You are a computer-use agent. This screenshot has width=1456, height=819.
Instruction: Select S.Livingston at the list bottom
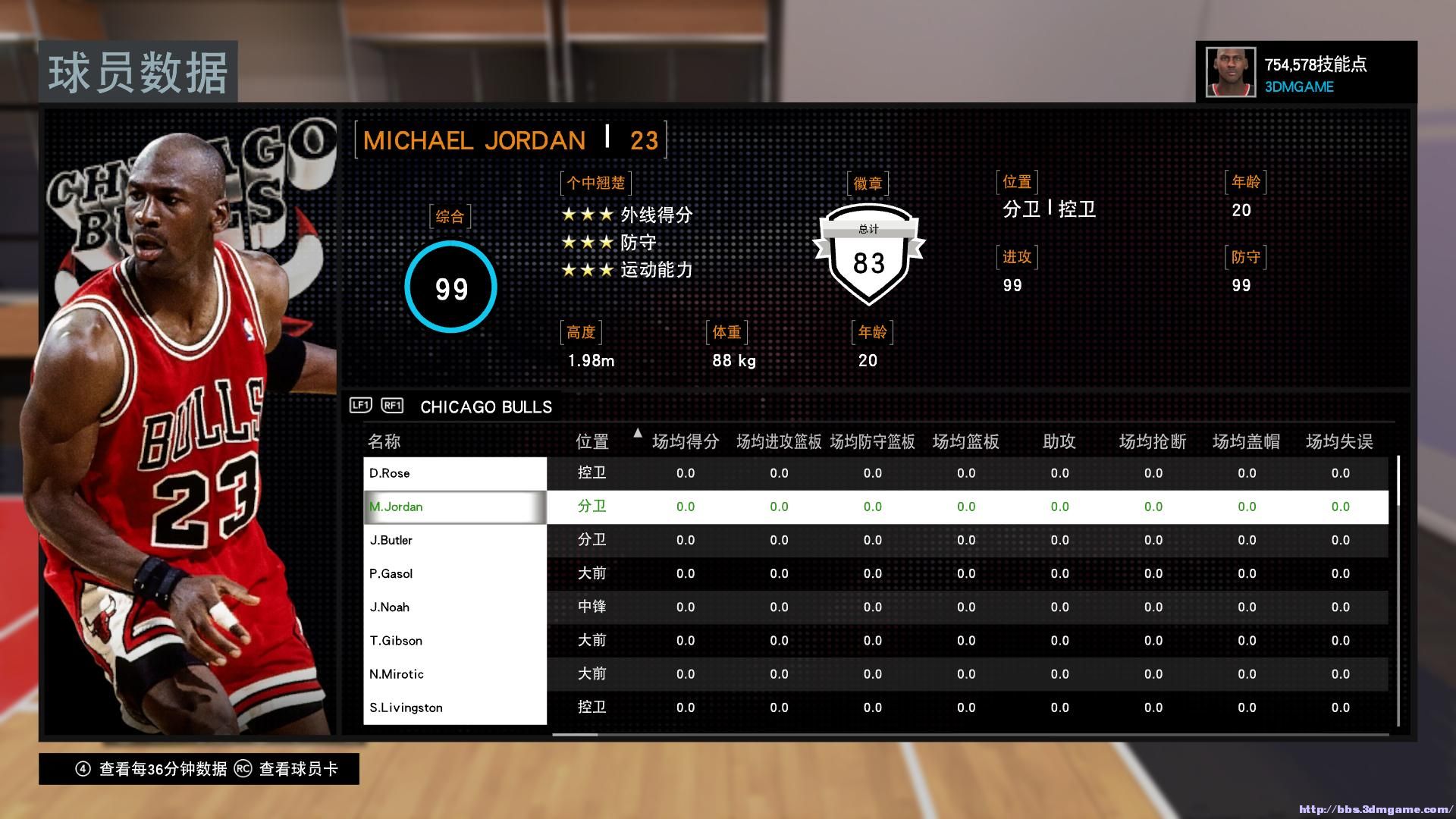click(x=454, y=708)
